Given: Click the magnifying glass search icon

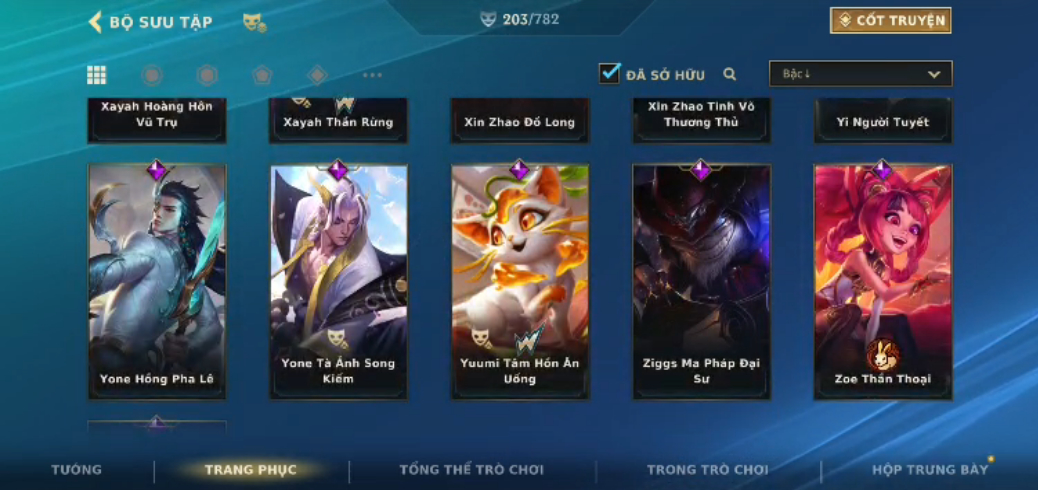Looking at the screenshot, I should coord(730,74).
